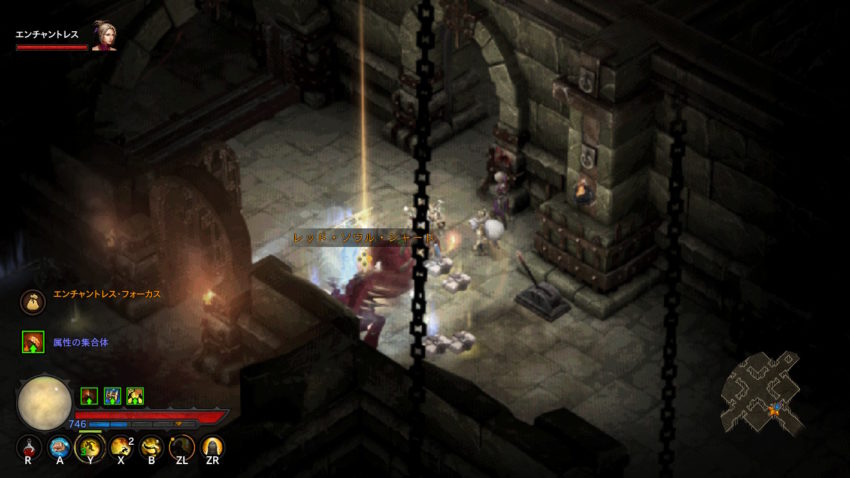
Task: Select the hooded figure skill icon
Action: pyautogui.click(x=212, y=446)
